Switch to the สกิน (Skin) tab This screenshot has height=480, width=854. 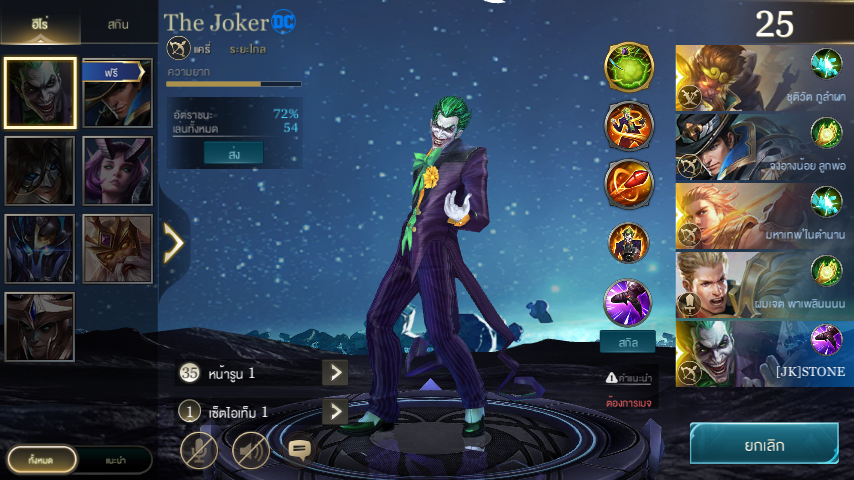click(117, 23)
